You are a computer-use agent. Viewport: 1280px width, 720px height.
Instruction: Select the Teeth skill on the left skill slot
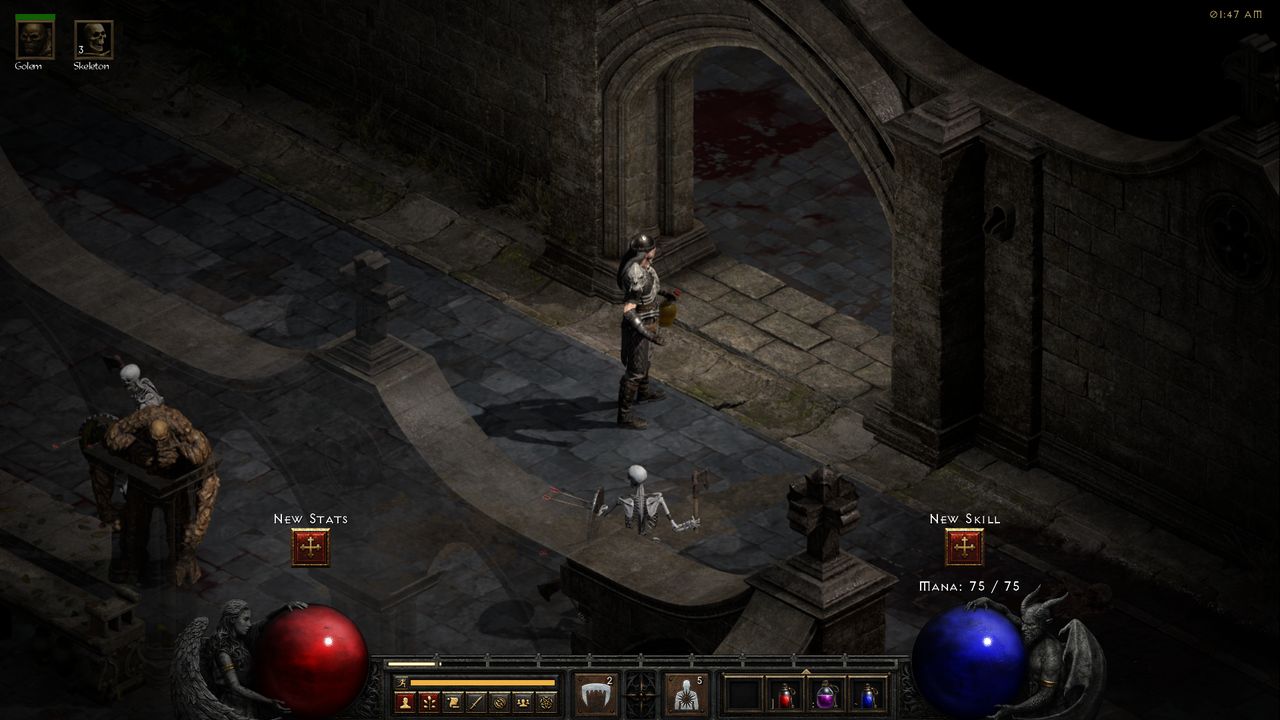click(595, 693)
